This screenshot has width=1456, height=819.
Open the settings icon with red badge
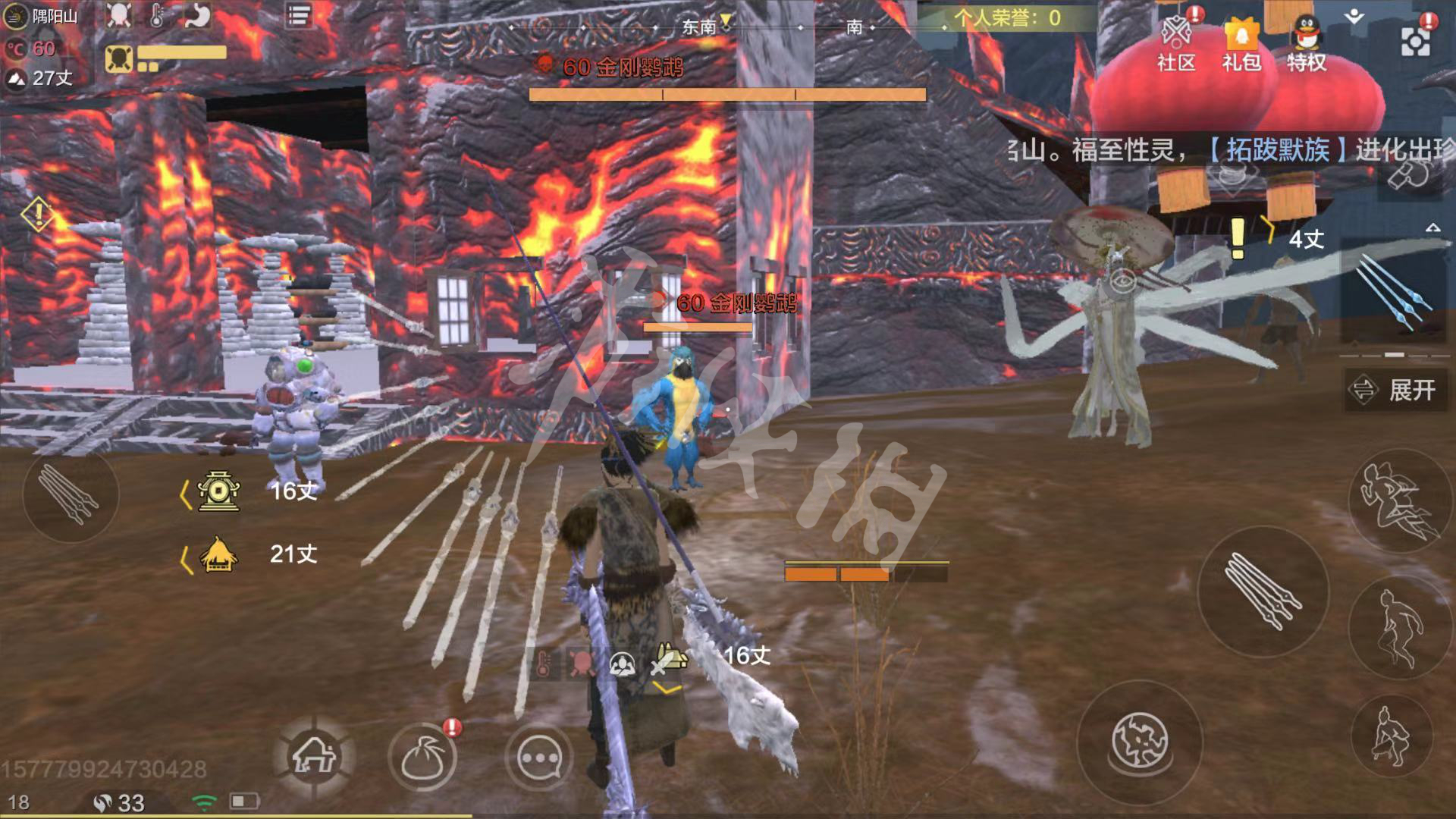[1415, 41]
